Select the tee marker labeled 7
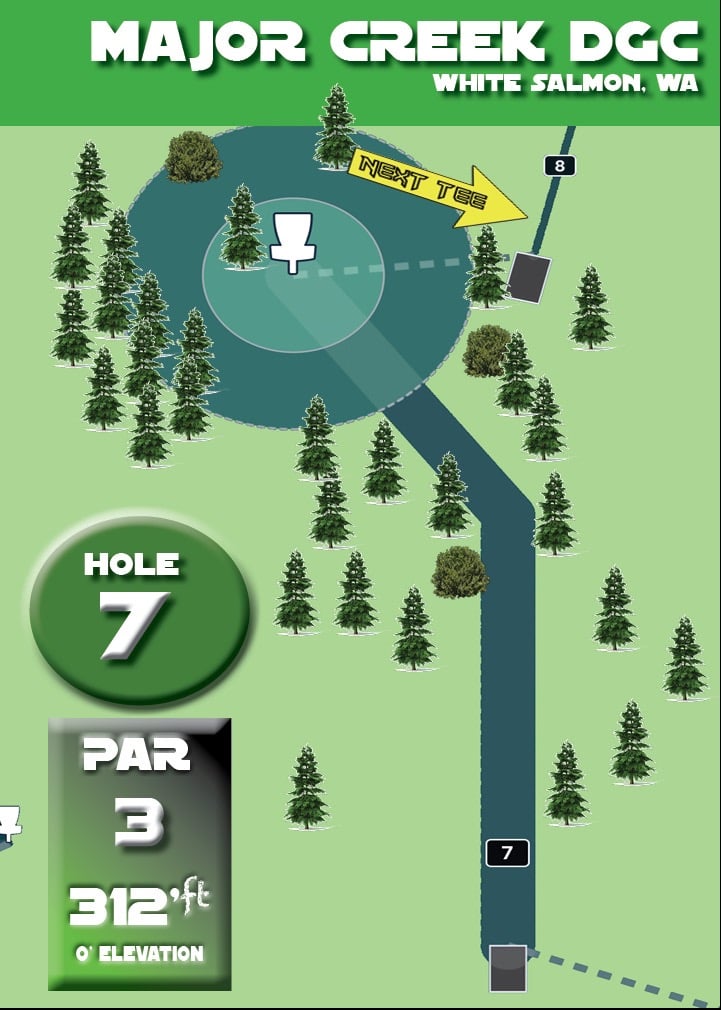Screen dimensions: 721x1010 point(507,853)
